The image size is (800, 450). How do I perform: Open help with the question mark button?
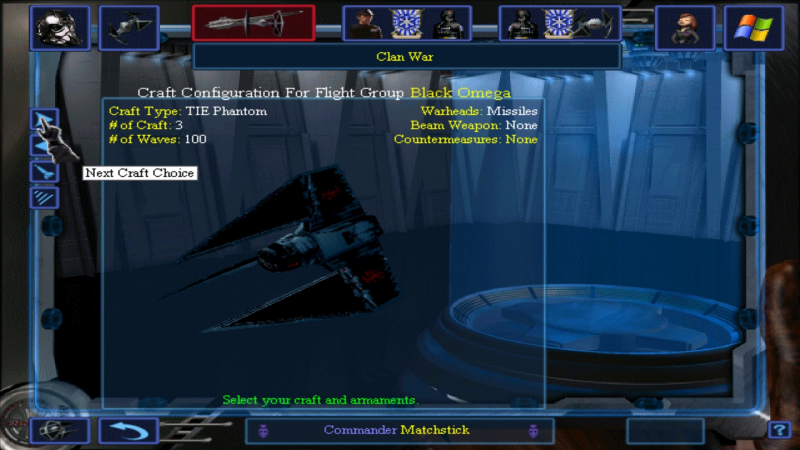(779, 431)
